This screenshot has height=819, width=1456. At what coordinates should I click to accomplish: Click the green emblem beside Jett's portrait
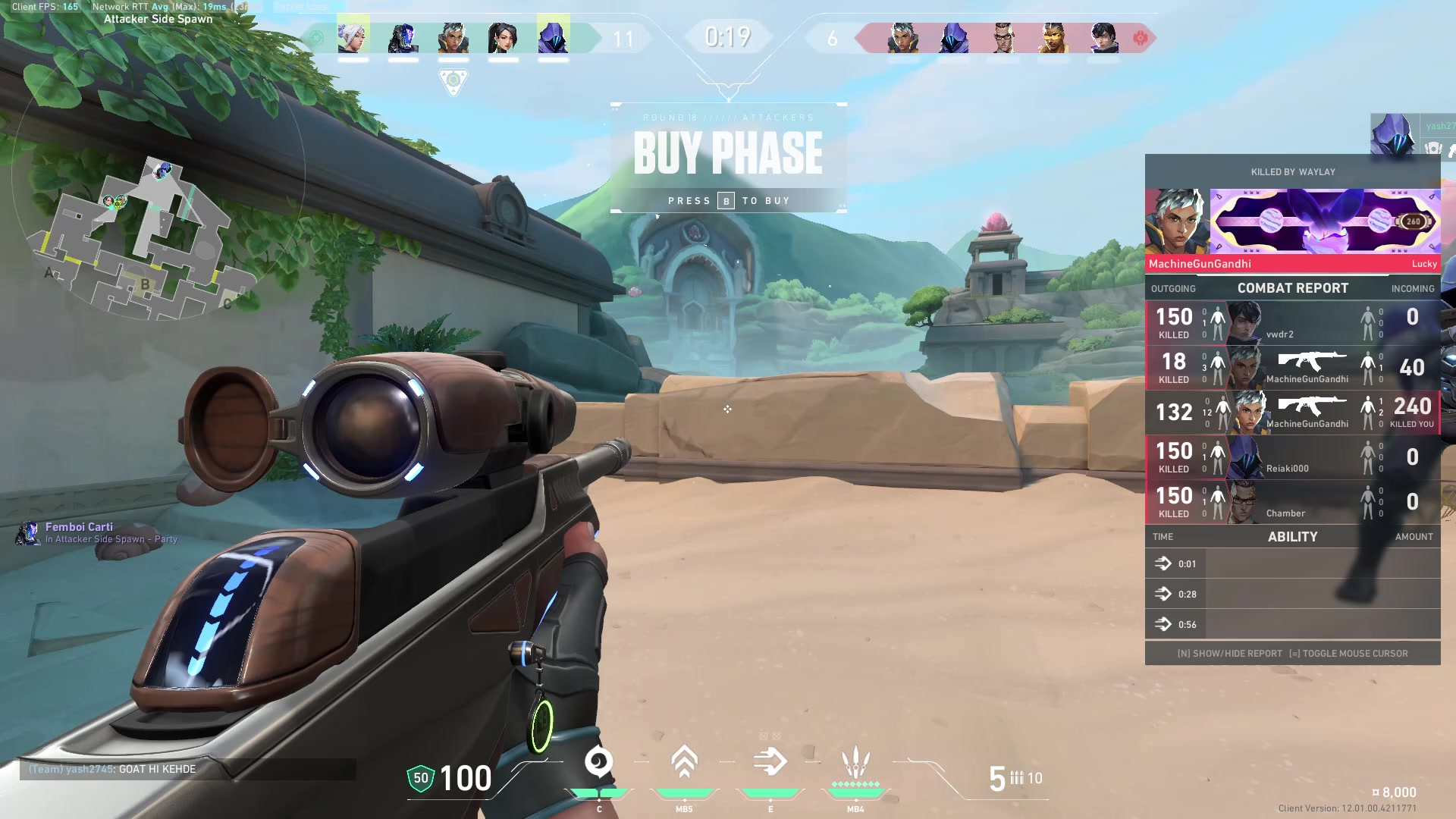point(317,38)
